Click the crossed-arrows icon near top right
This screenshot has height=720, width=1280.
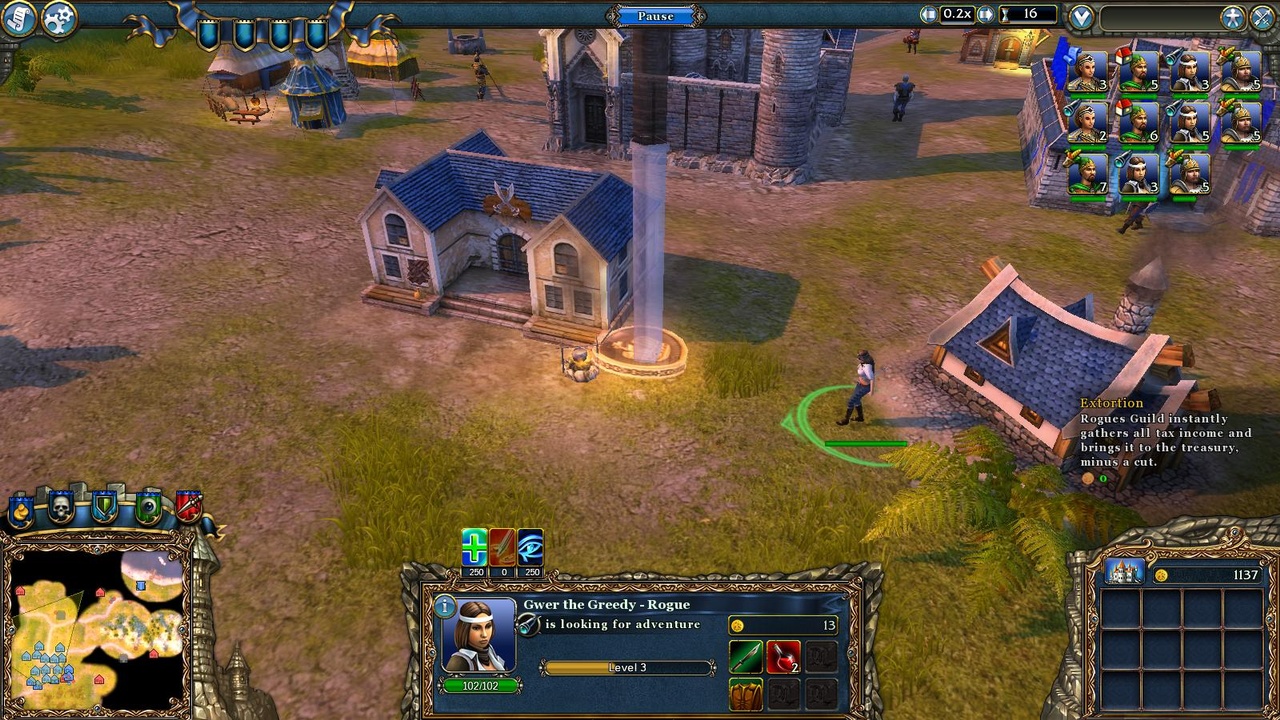pyautogui.click(x=1261, y=14)
